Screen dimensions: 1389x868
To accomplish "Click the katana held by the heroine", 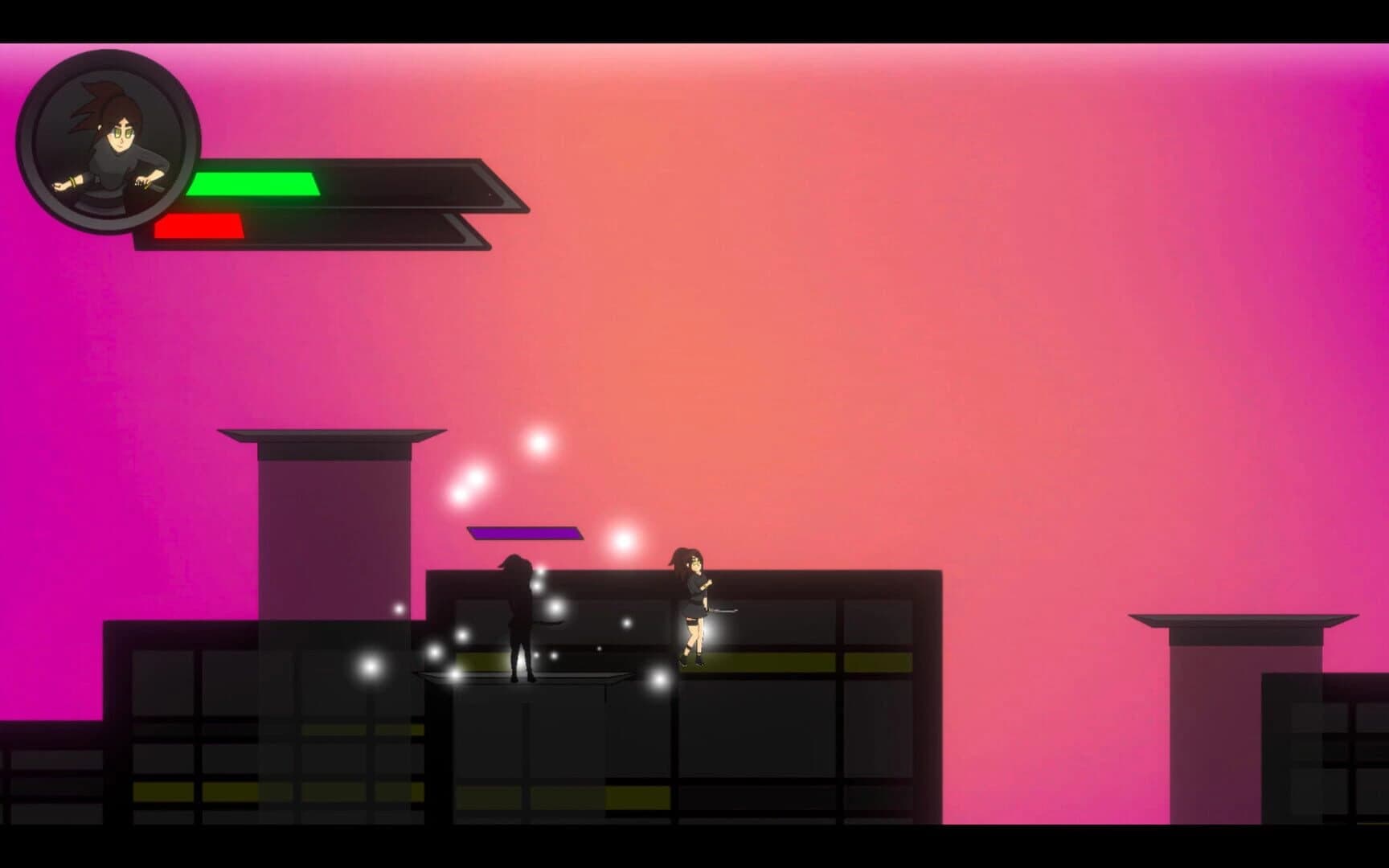I will coord(722,612).
